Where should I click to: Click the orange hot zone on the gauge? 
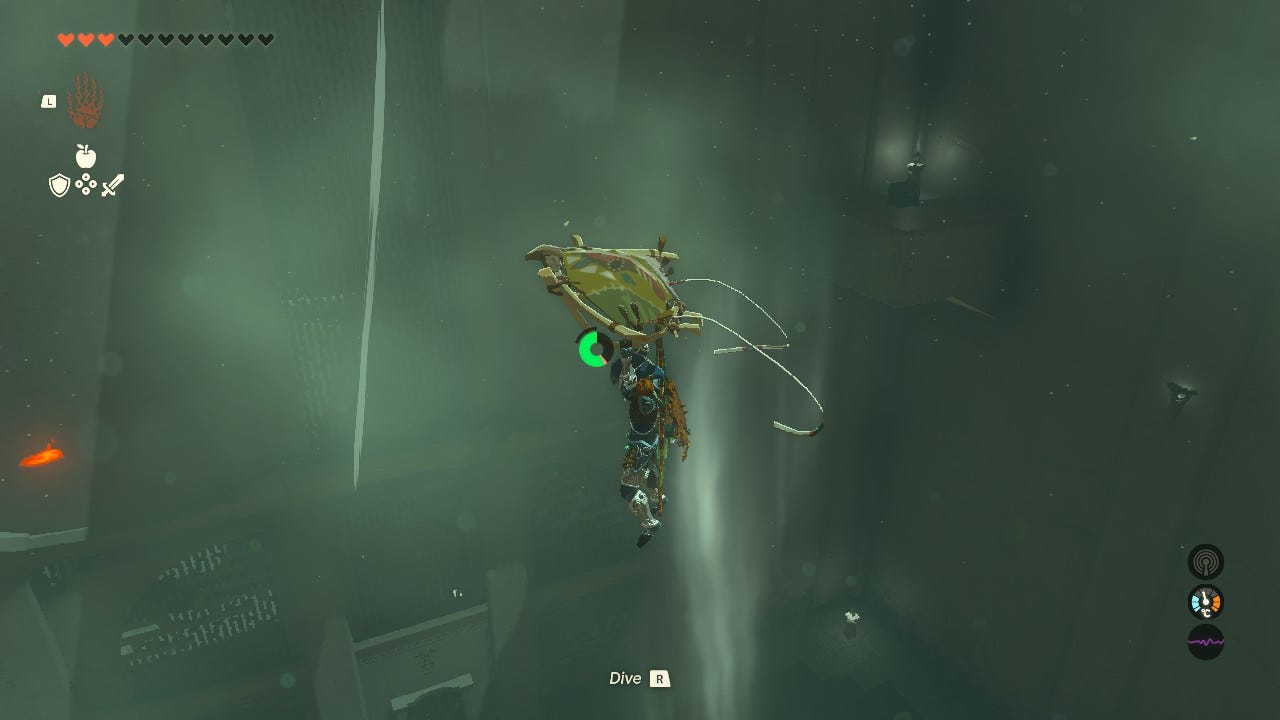pos(1216,602)
